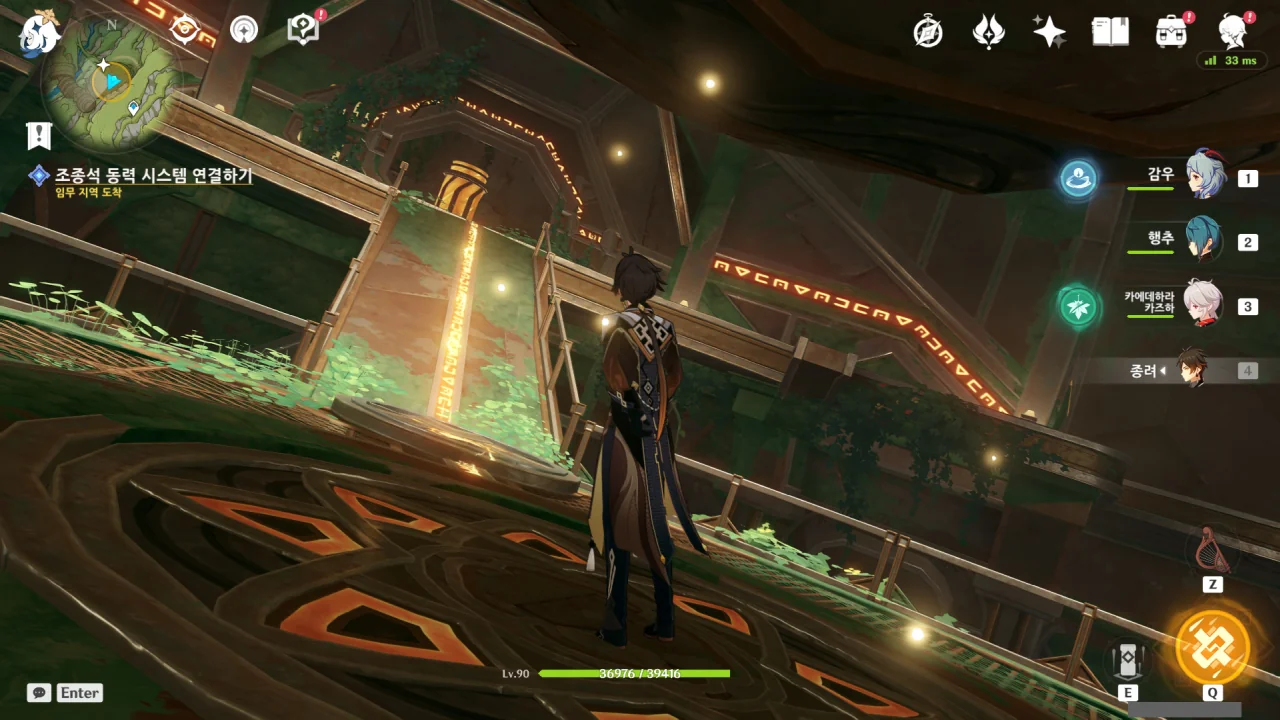Open the Adventurer Handbook book icon
This screenshot has height=720, width=1280.
point(1110,32)
